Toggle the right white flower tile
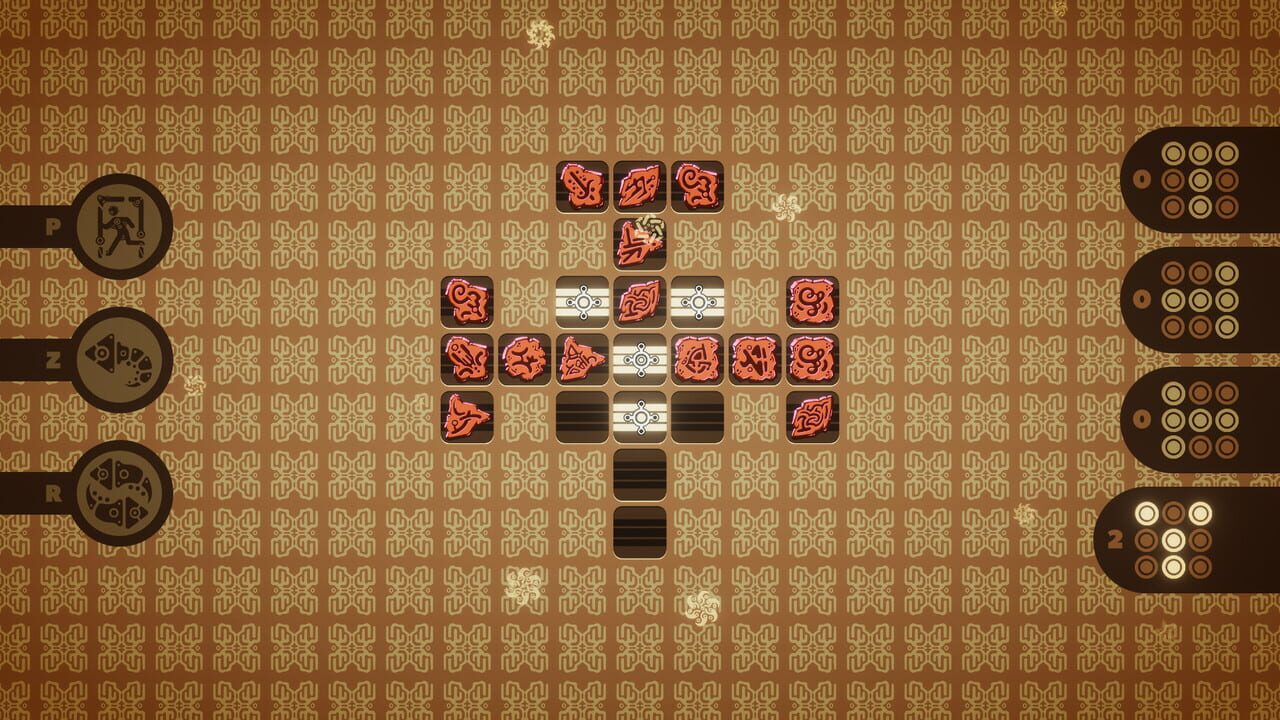 point(700,300)
